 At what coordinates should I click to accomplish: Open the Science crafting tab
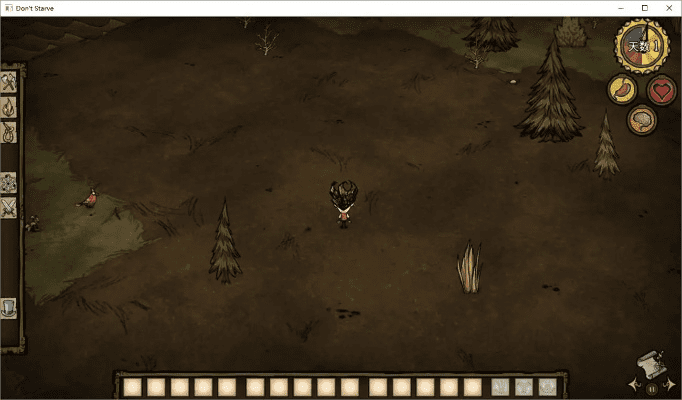(x=9, y=182)
